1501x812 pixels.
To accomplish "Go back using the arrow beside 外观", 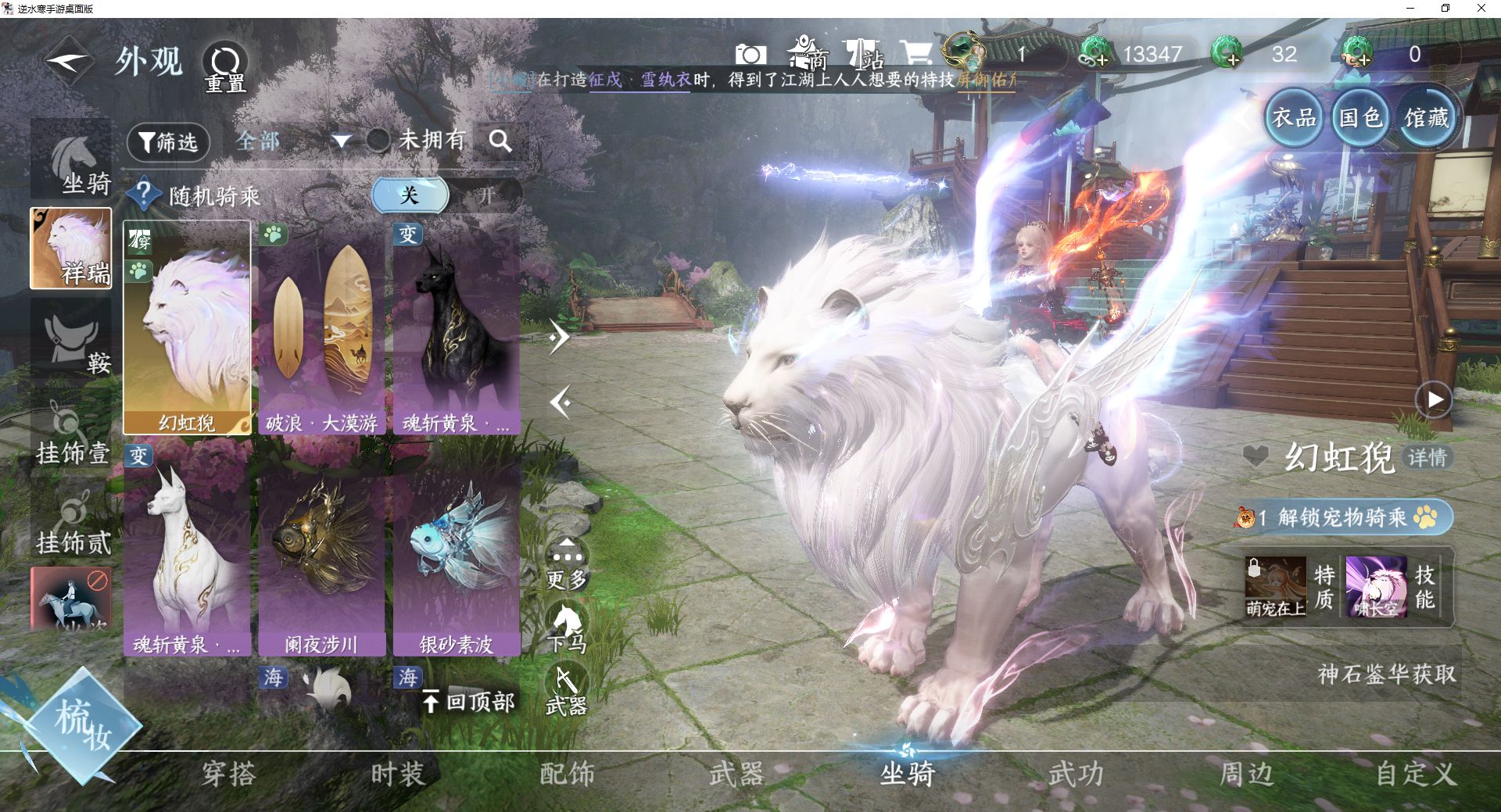I will point(69,61).
